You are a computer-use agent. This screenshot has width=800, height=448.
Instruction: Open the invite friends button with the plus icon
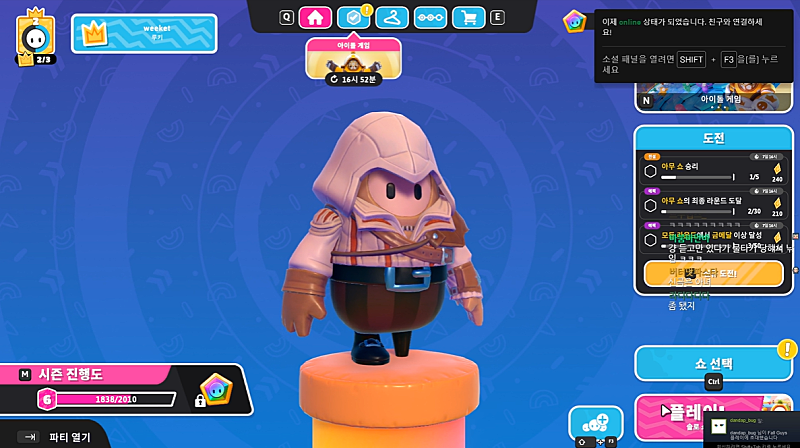pyautogui.click(x=595, y=423)
